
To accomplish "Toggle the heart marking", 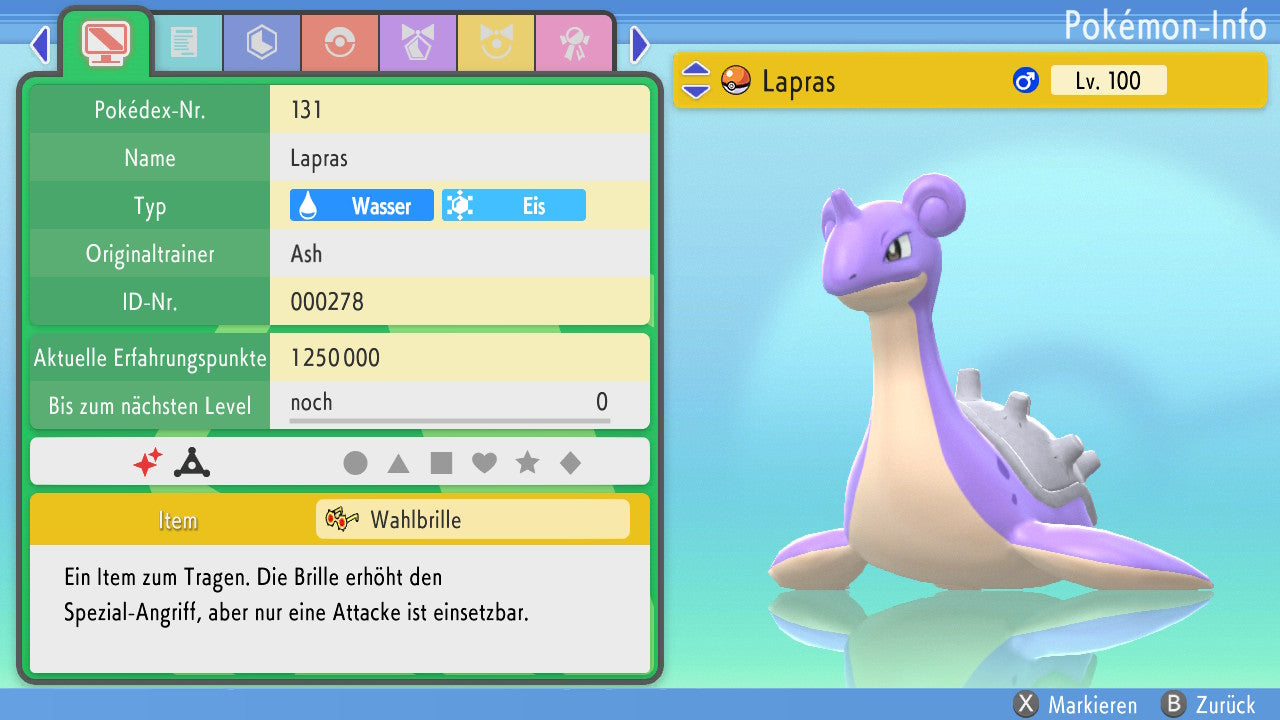I will pyautogui.click(x=484, y=463).
